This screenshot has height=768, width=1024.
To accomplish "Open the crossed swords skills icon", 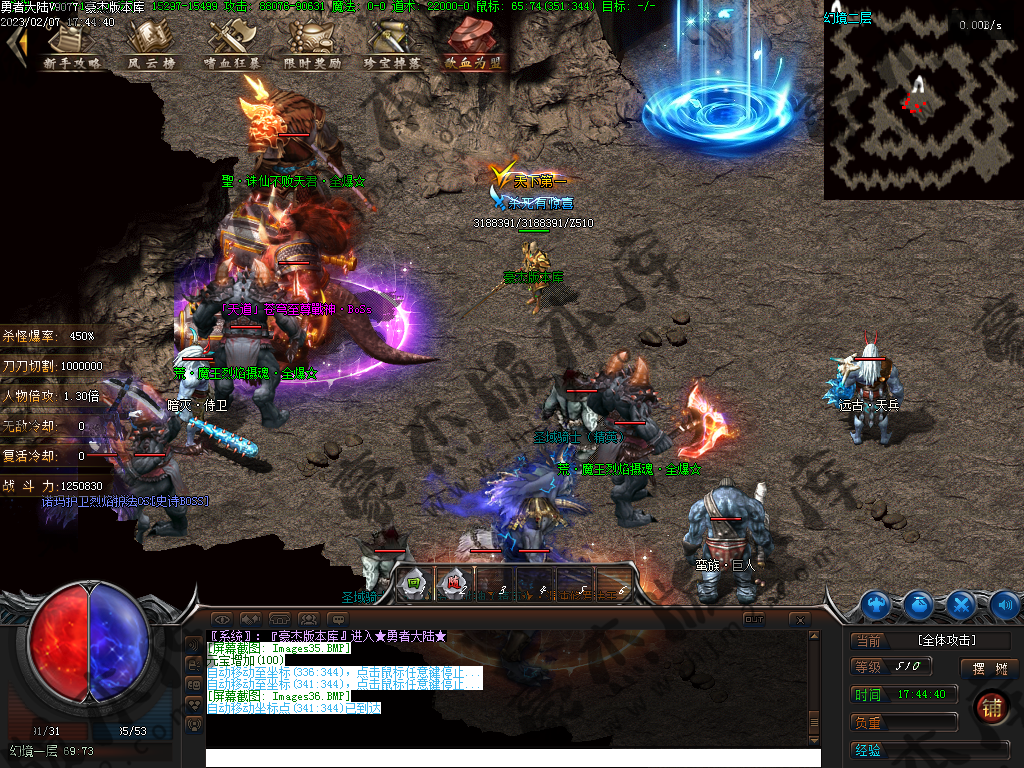I will tap(961, 604).
